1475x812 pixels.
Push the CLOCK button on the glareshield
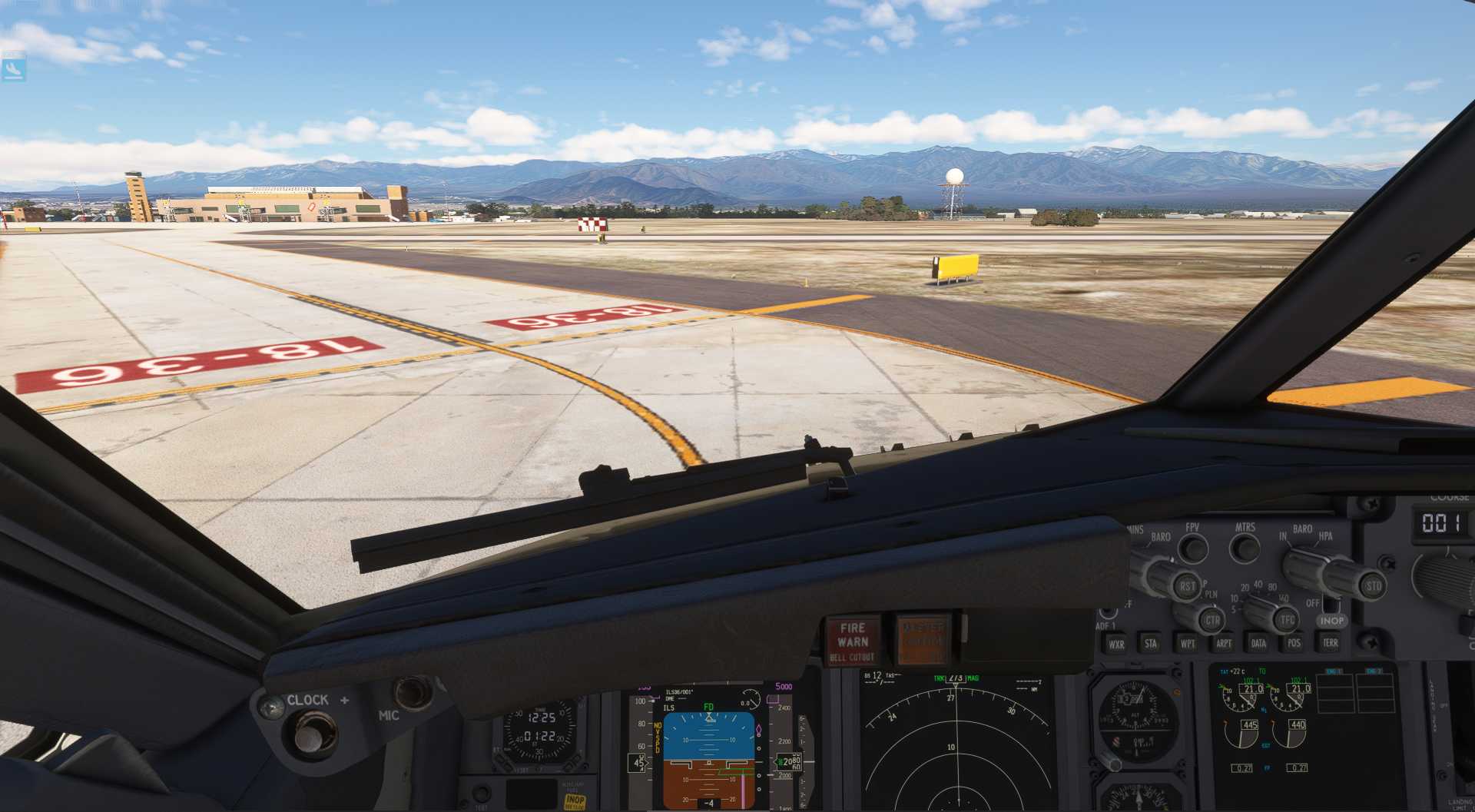coord(310,735)
